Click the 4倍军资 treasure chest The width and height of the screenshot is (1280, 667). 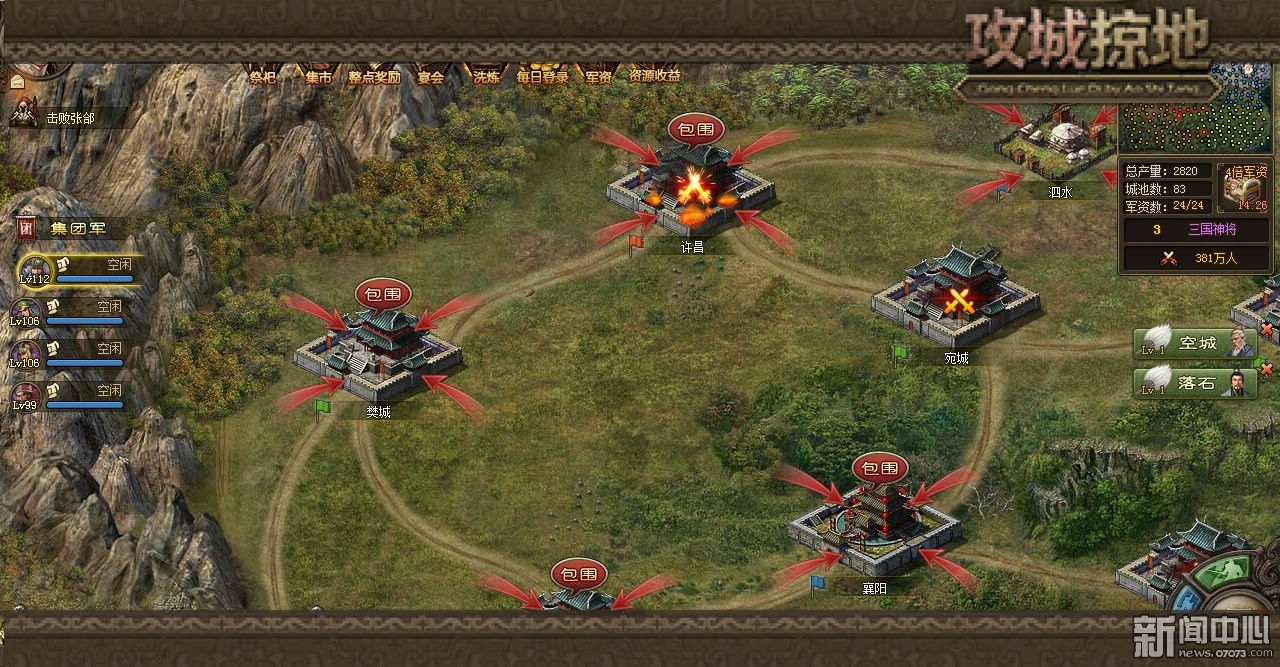coord(1246,187)
